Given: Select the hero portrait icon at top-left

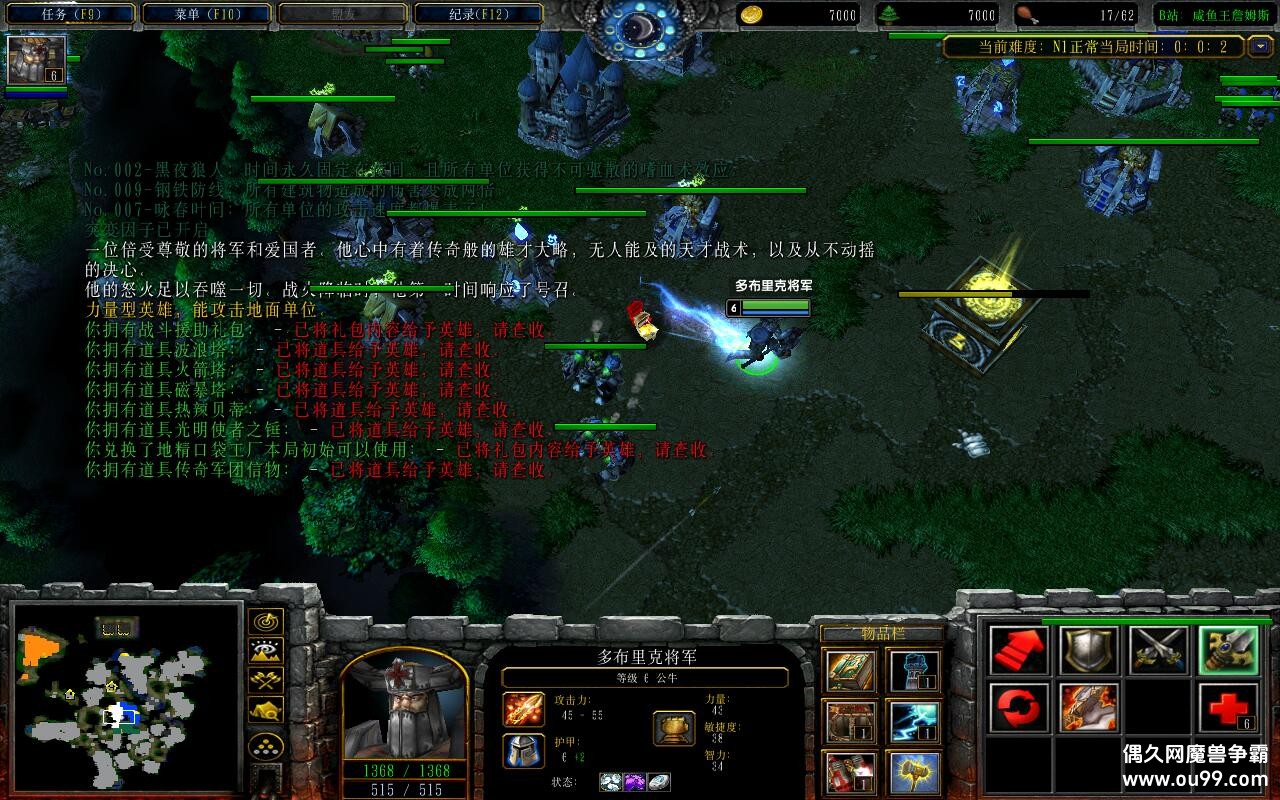Looking at the screenshot, I should tap(37, 60).
